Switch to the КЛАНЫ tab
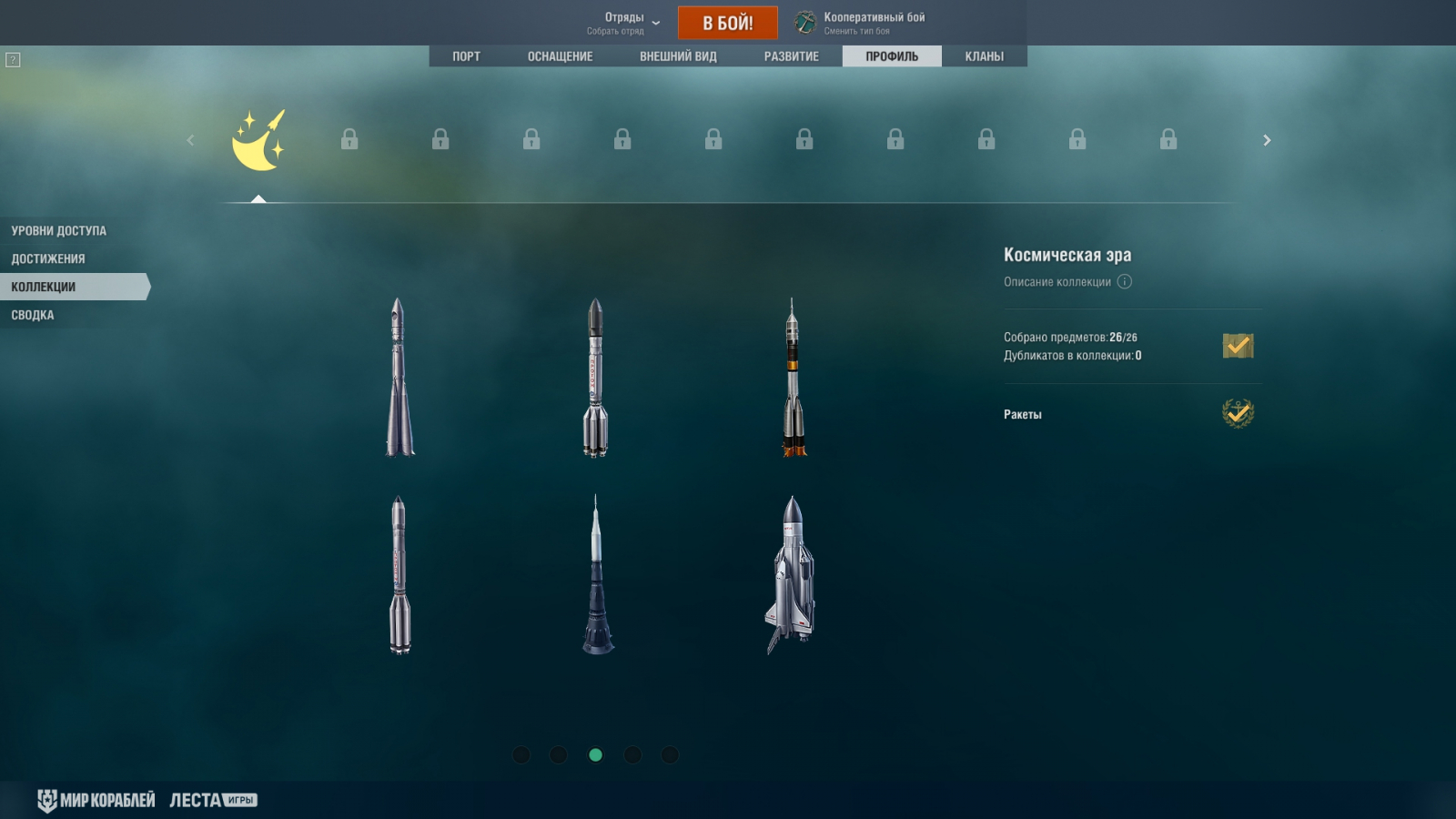This screenshot has width=1456, height=819. point(984,56)
